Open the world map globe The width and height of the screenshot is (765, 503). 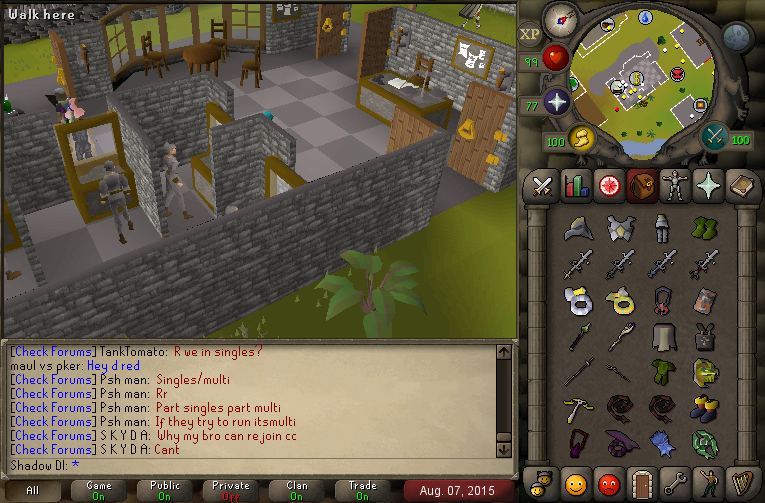coord(737,38)
